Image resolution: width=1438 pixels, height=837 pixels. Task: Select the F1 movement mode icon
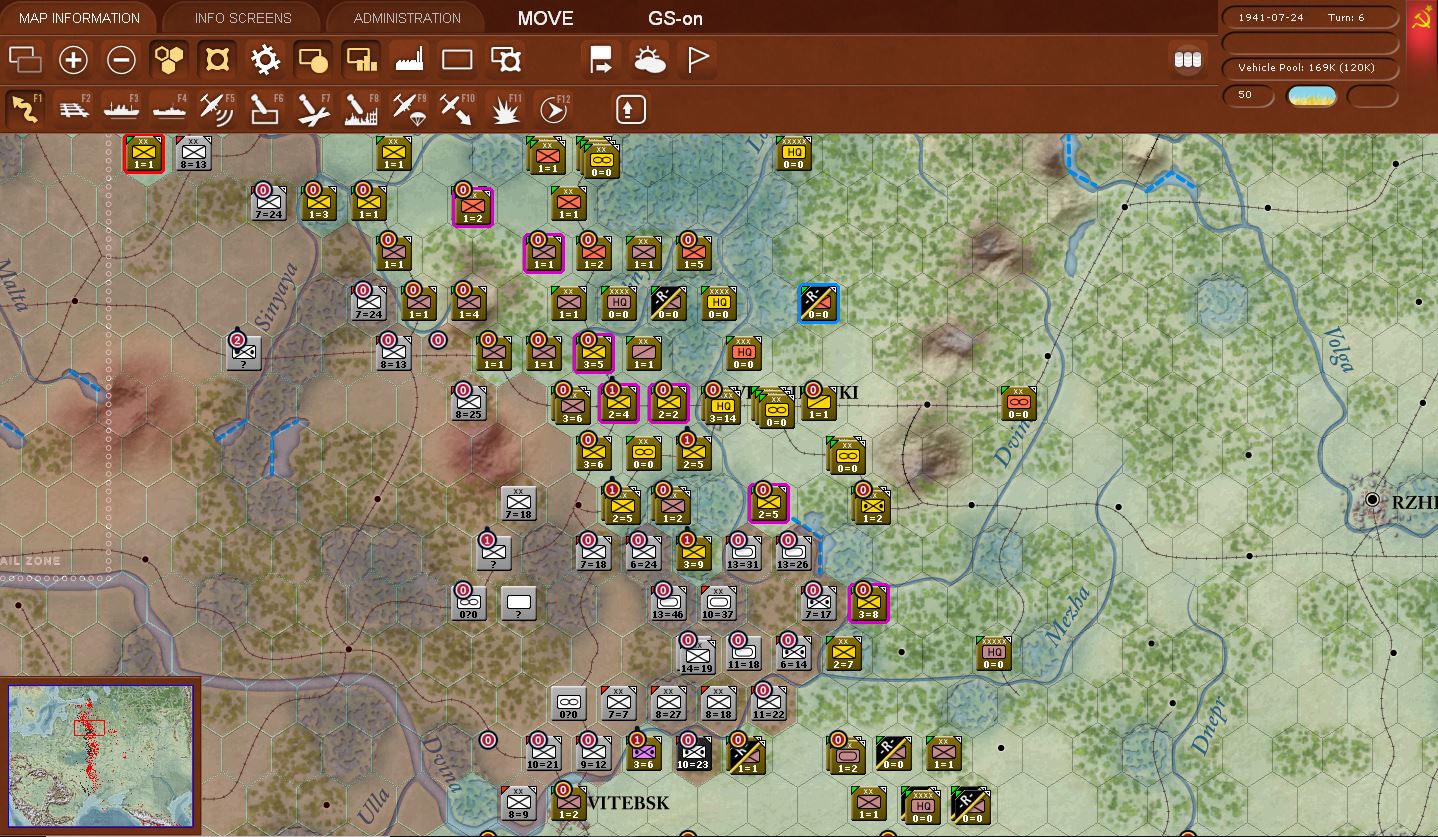[x=24, y=108]
